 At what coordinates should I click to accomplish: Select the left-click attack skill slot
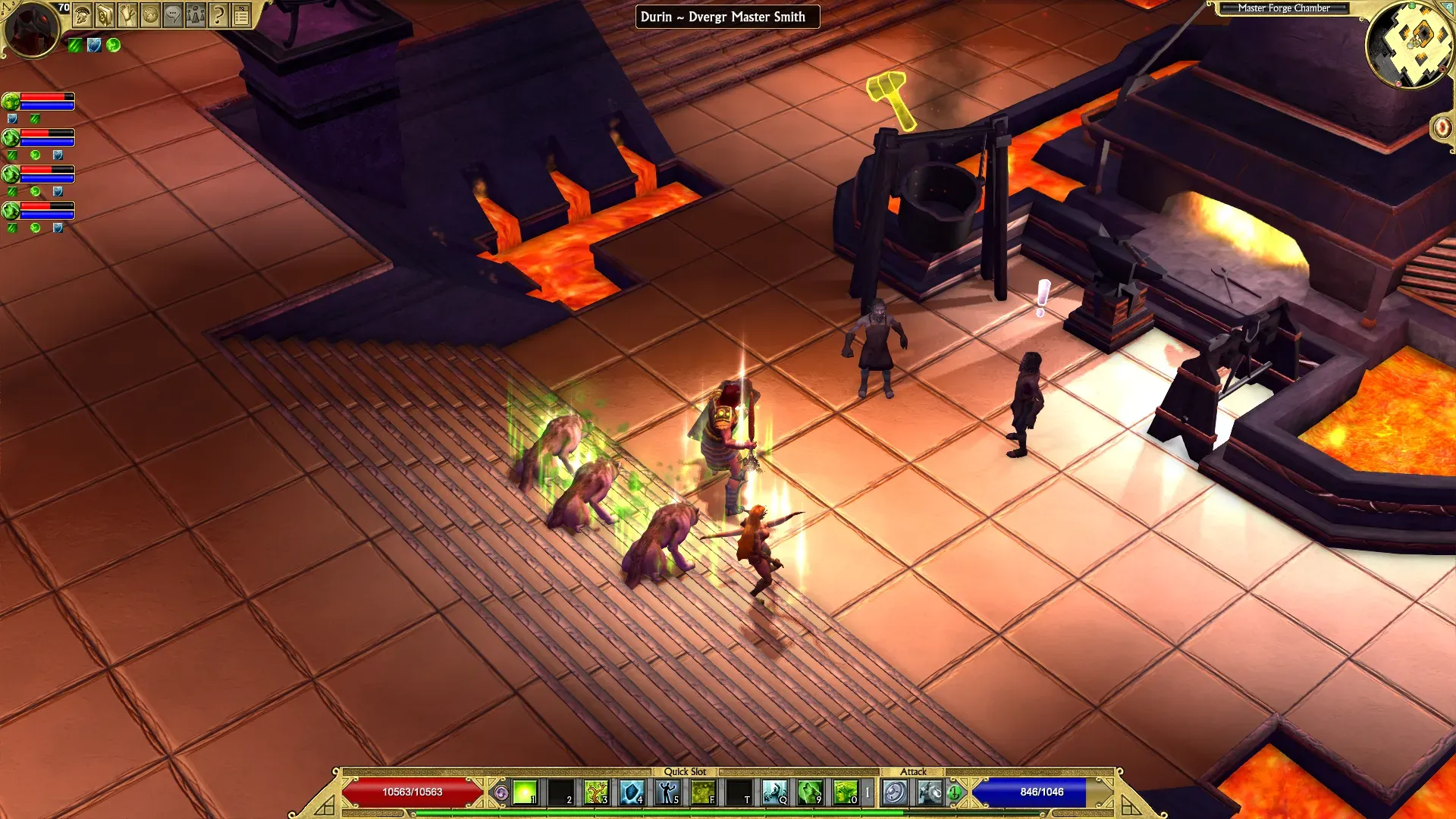pyautogui.click(x=895, y=792)
